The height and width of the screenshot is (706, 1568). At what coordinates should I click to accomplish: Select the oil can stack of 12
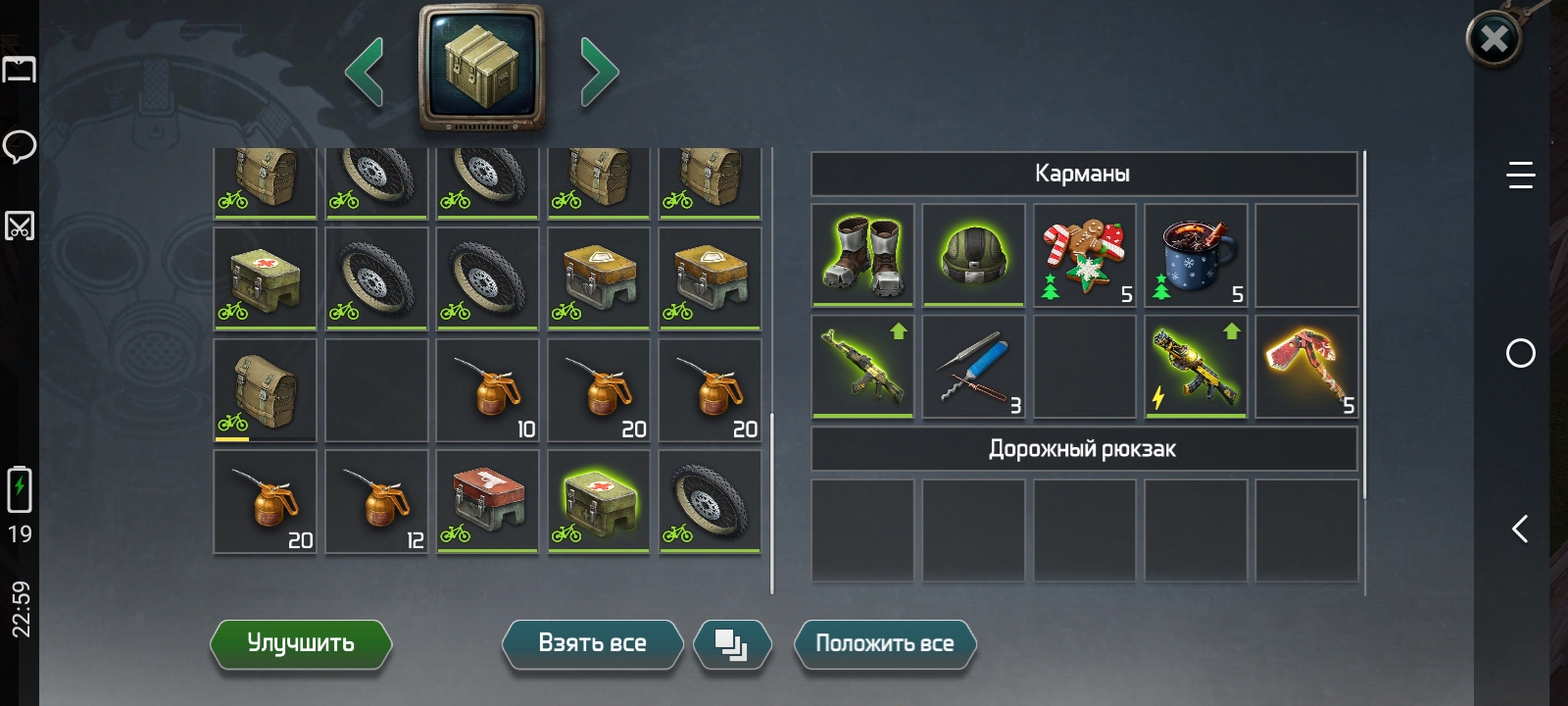377,501
